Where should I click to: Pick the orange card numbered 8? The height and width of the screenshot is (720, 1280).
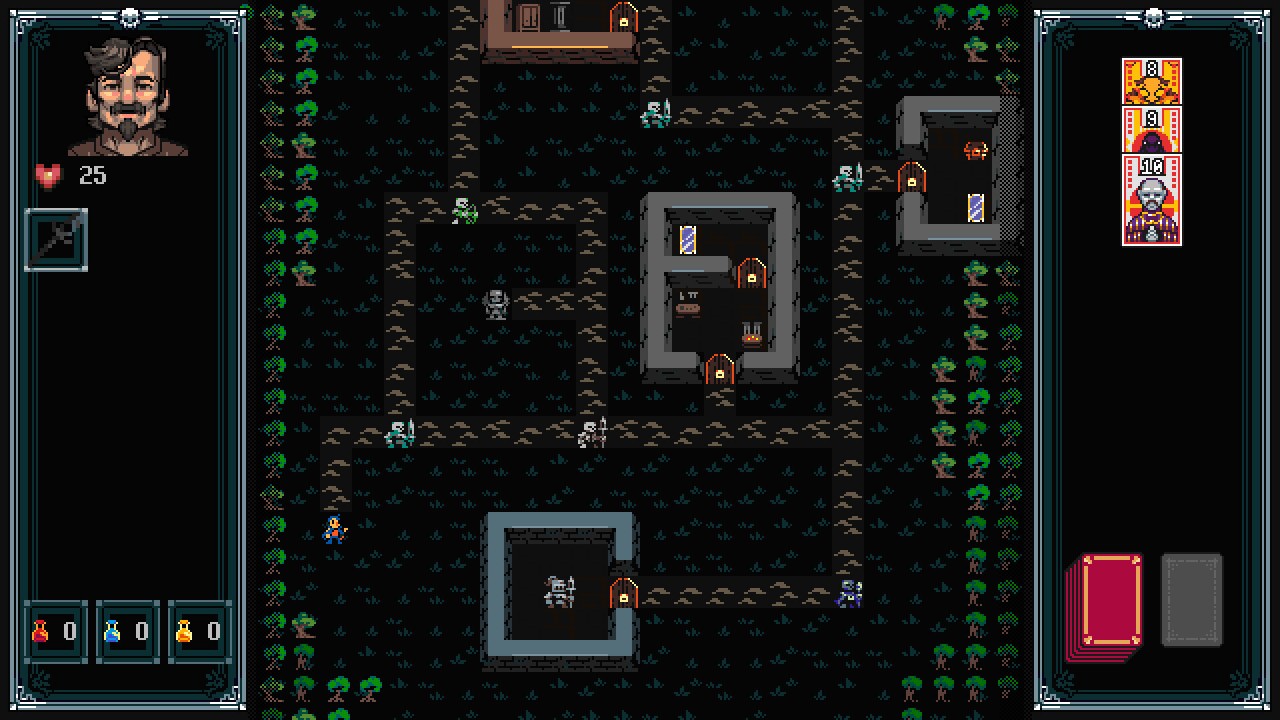click(x=1152, y=81)
